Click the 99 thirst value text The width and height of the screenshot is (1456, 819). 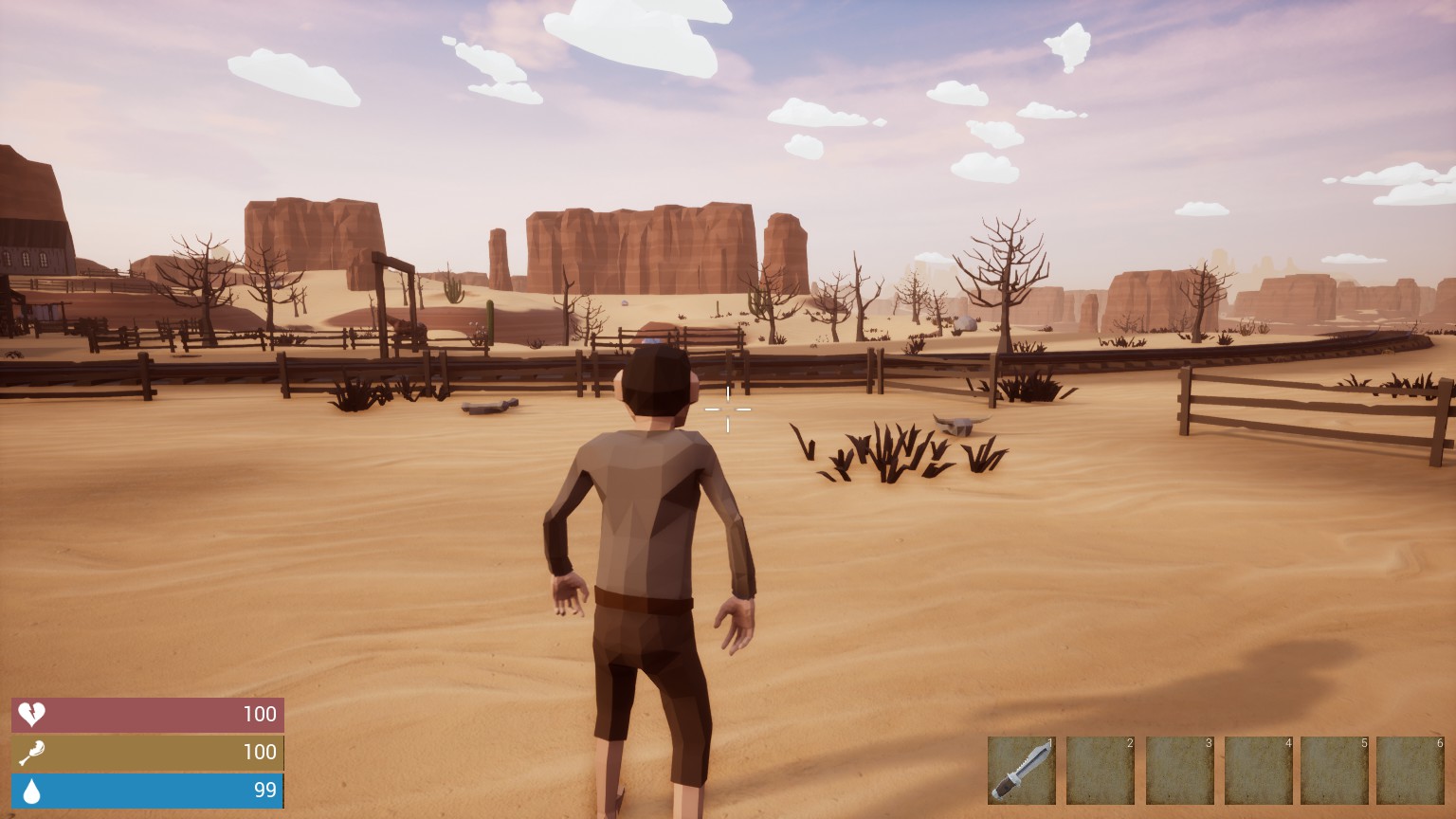coord(264,791)
